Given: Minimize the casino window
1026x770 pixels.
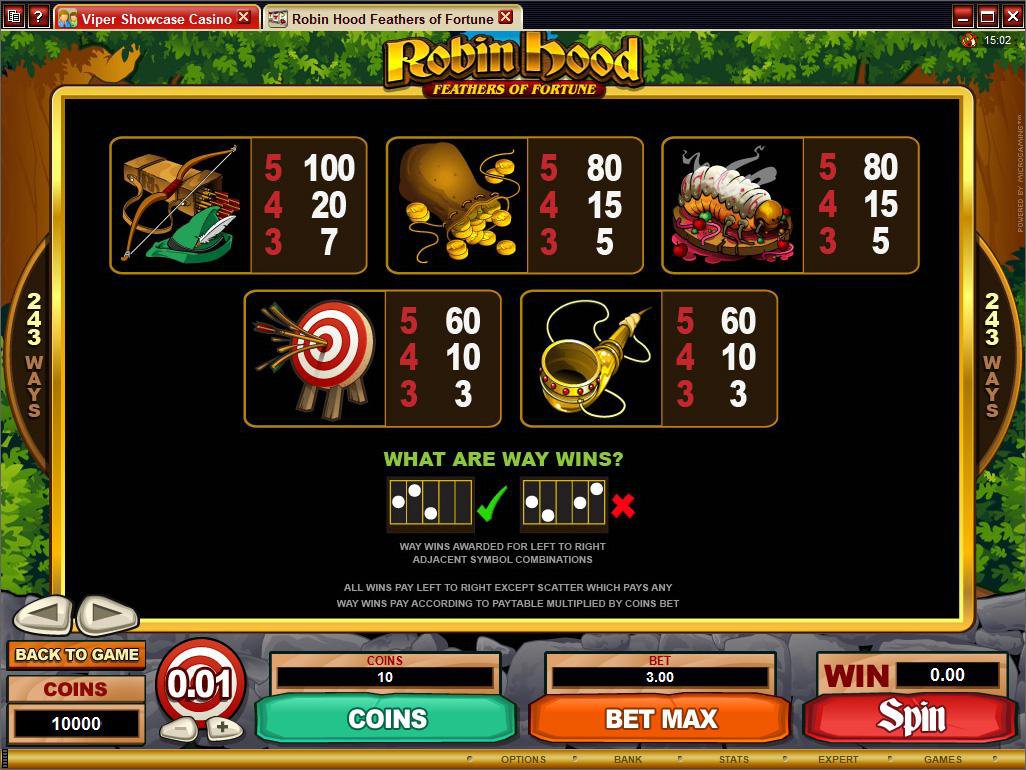Looking at the screenshot, I should coord(962,16).
